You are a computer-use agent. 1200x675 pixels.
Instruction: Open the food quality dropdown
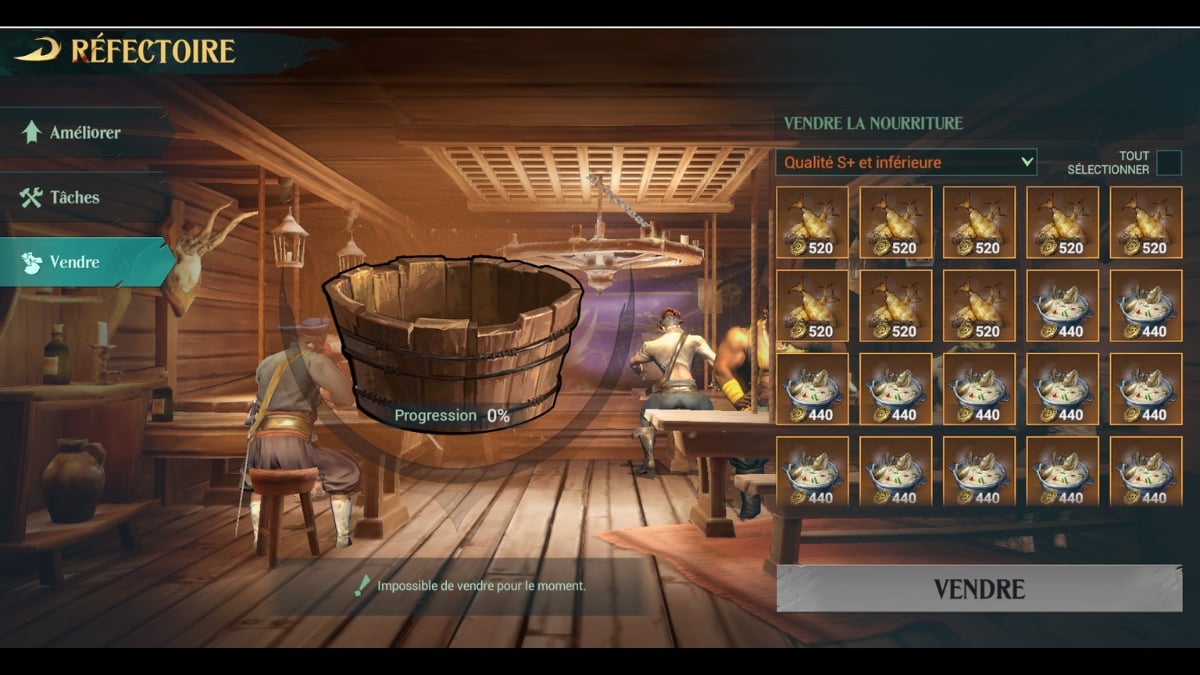point(906,162)
